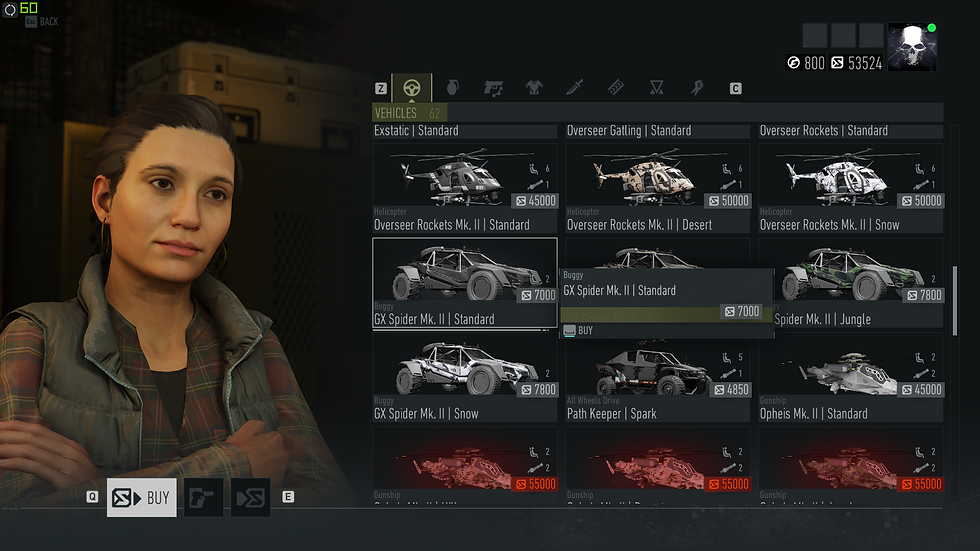Select the GX Spider Mk. II Standard buggy

[x=464, y=282]
